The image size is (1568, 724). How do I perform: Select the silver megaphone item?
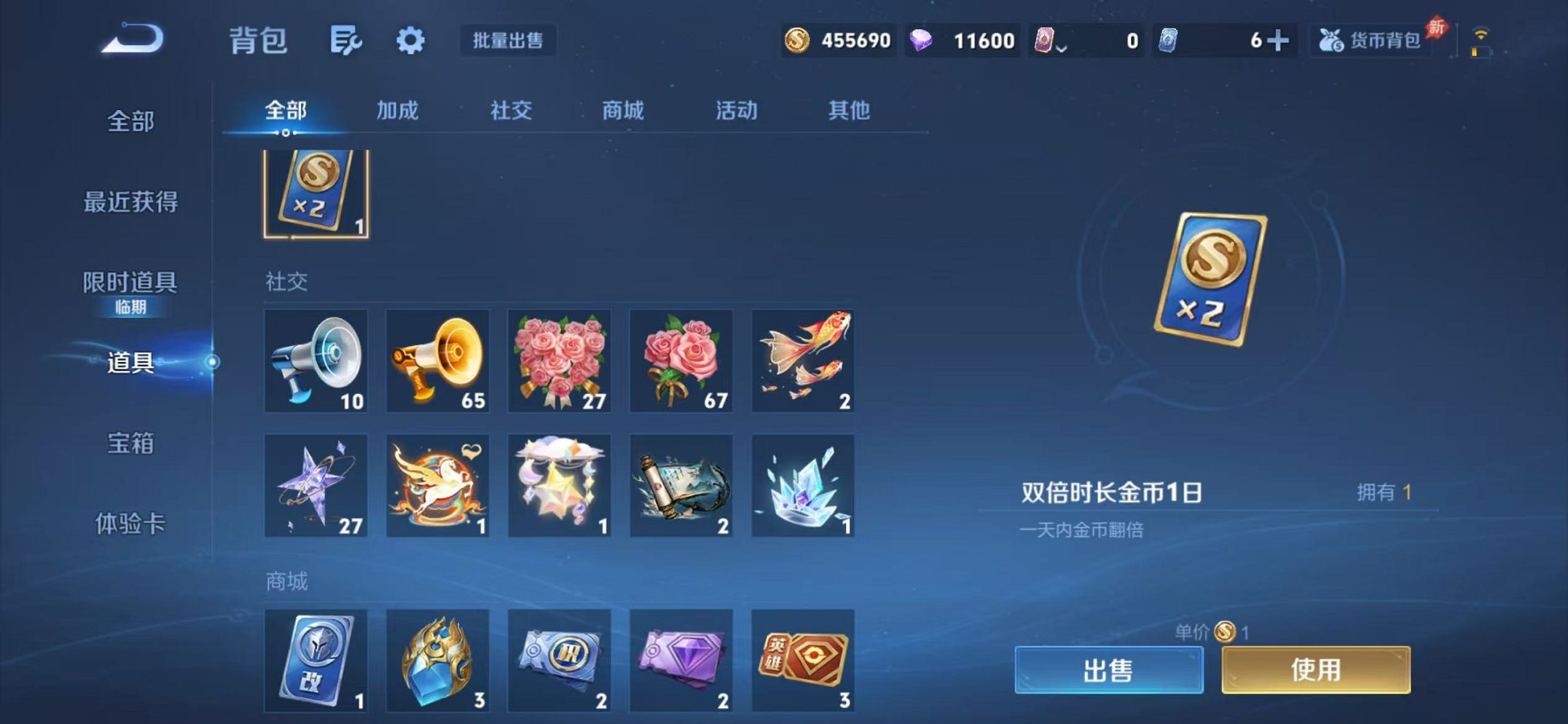(x=315, y=360)
